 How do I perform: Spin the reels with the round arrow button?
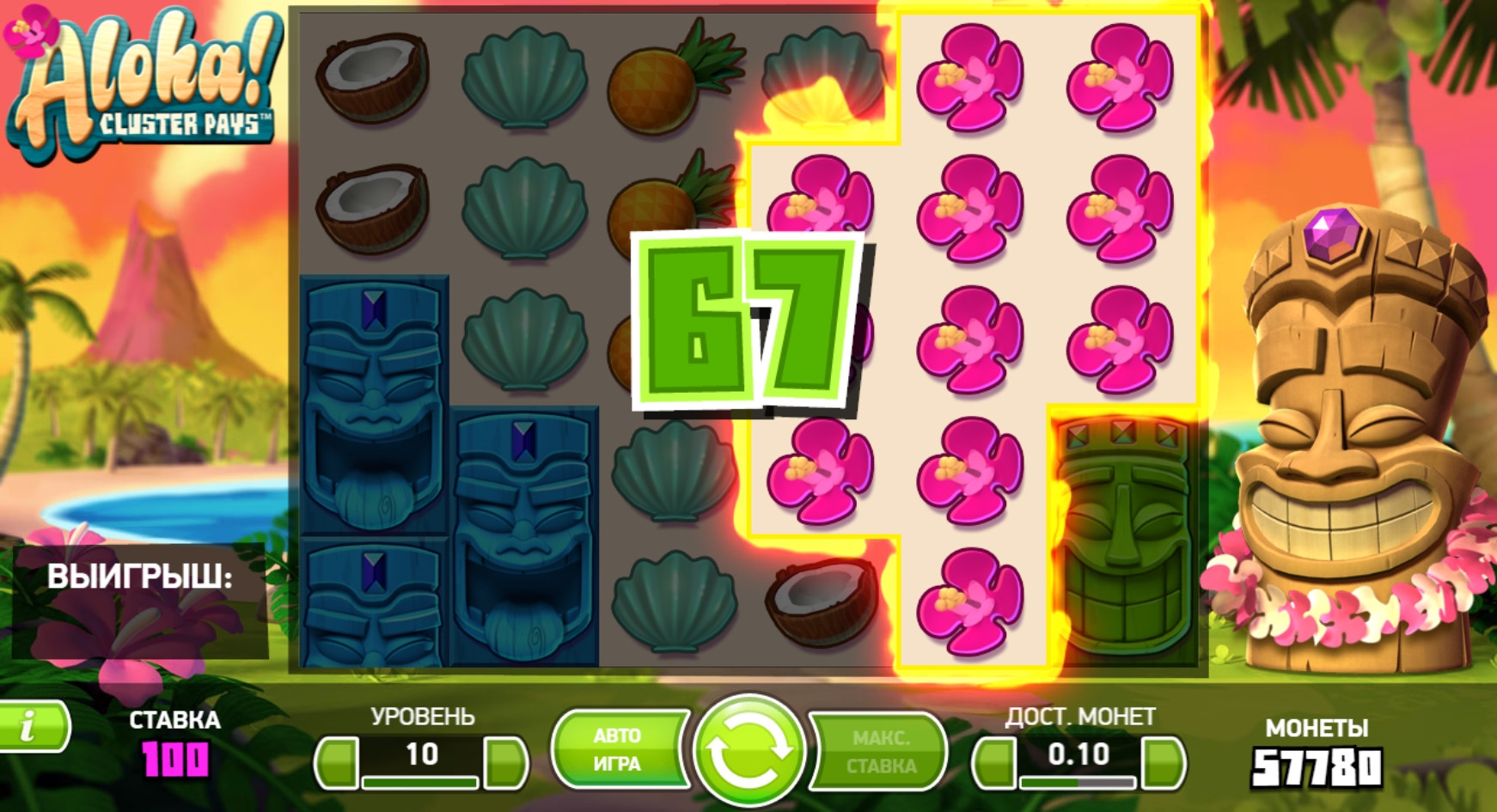coord(748,751)
